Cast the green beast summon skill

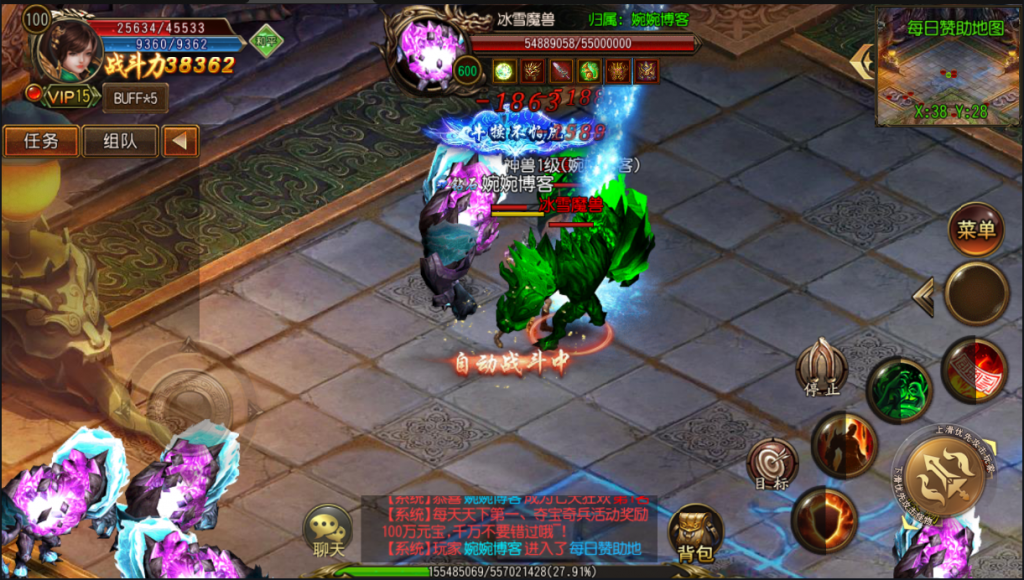898,390
